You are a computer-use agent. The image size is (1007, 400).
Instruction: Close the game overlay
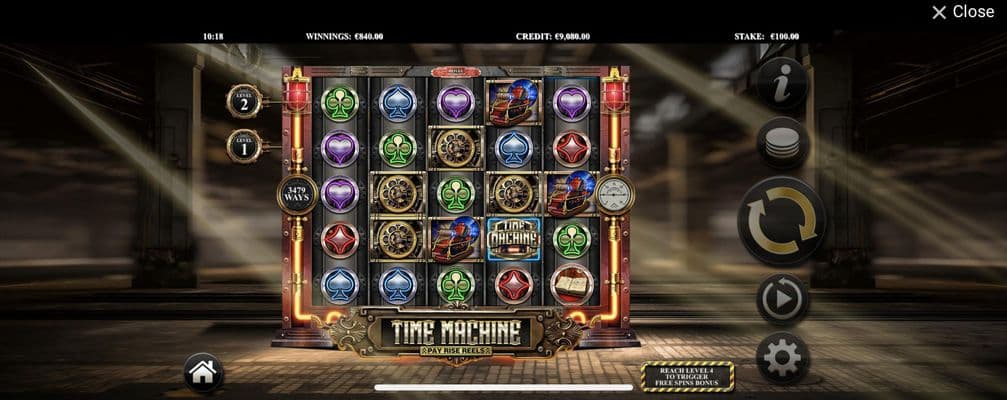[x=962, y=12]
